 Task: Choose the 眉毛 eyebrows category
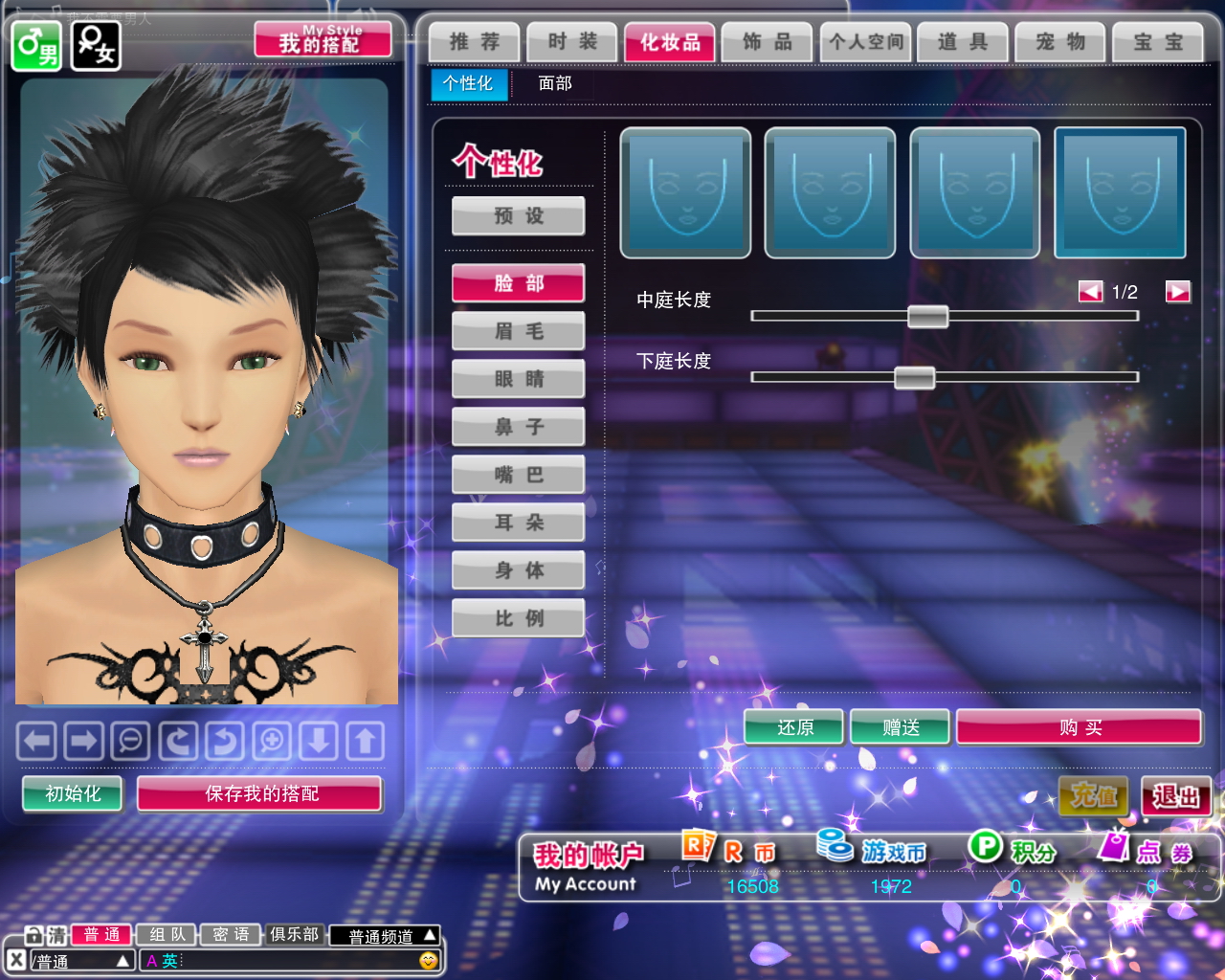click(519, 331)
